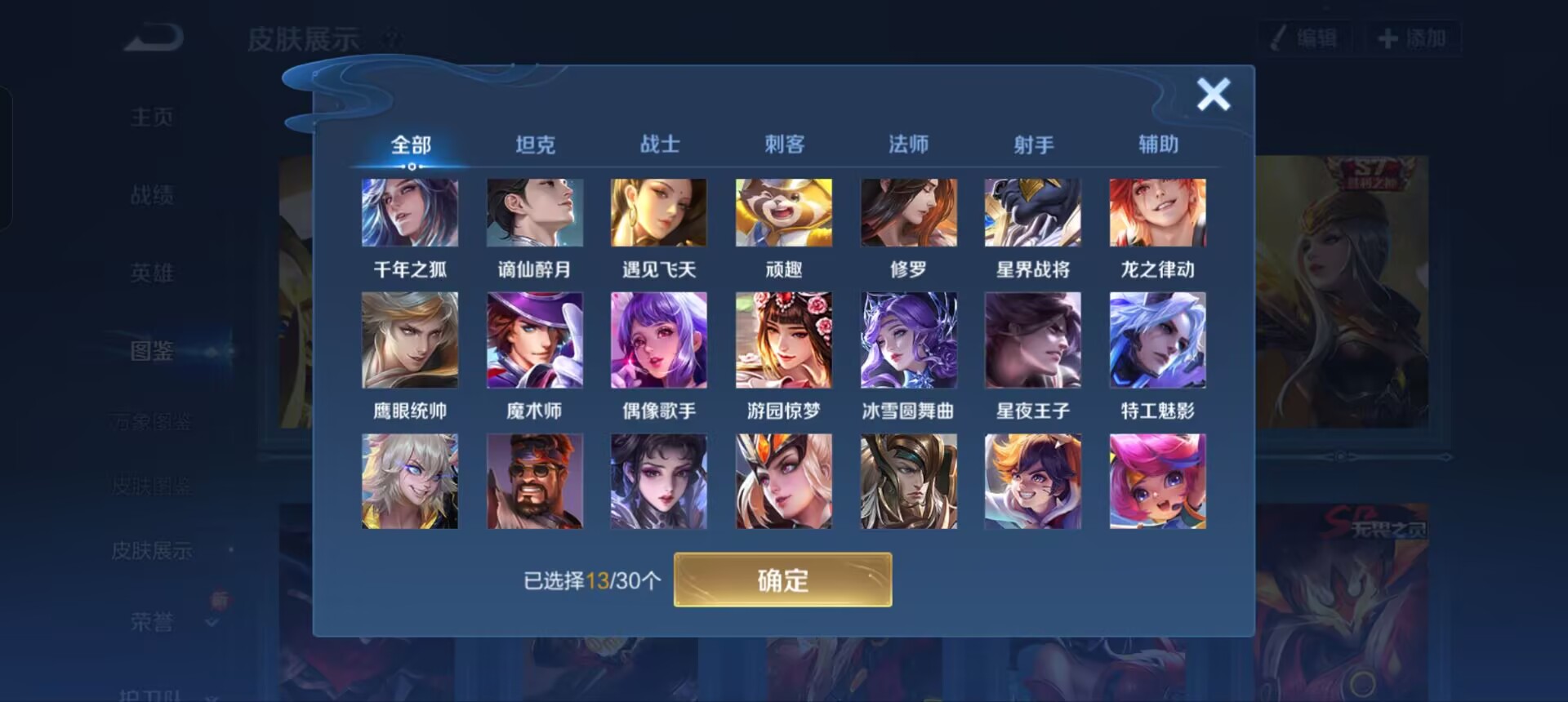The width and height of the screenshot is (1568, 702).
Task: Open 英雄 from the left sidebar
Action: pyautogui.click(x=152, y=273)
